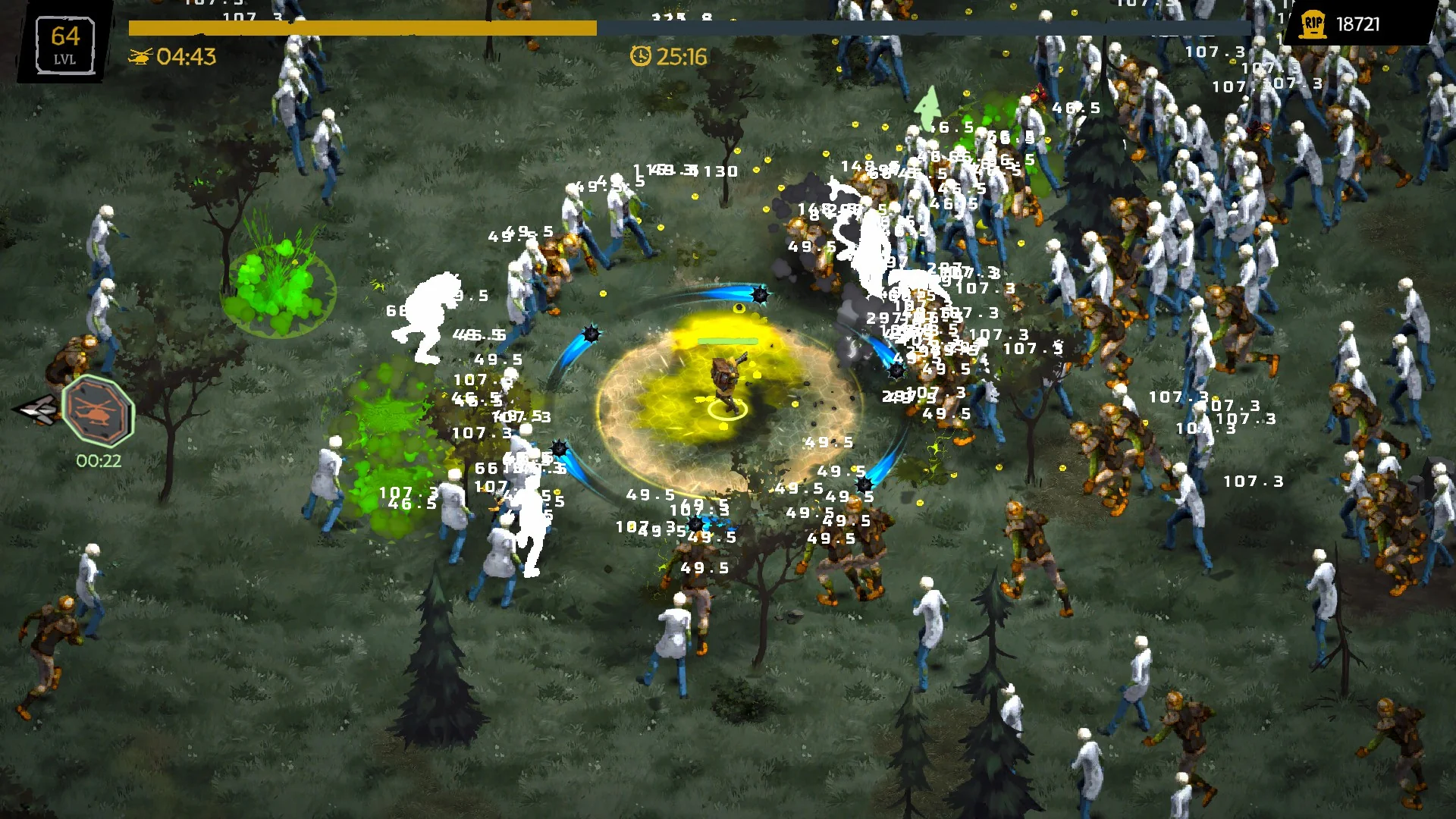Select the level 64 badge

click(65, 44)
